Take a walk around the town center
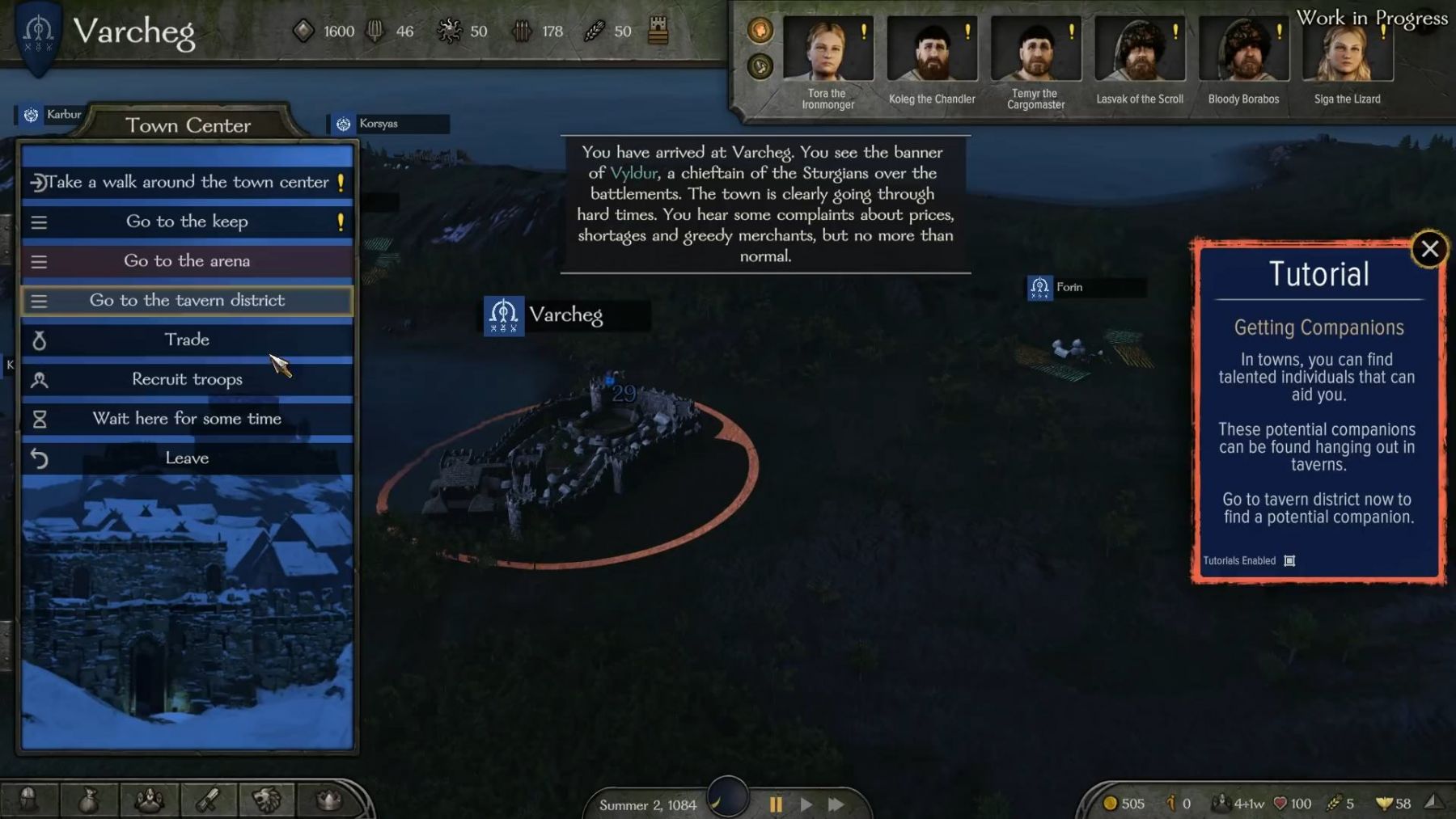1456x819 pixels. [x=187, y=182]
